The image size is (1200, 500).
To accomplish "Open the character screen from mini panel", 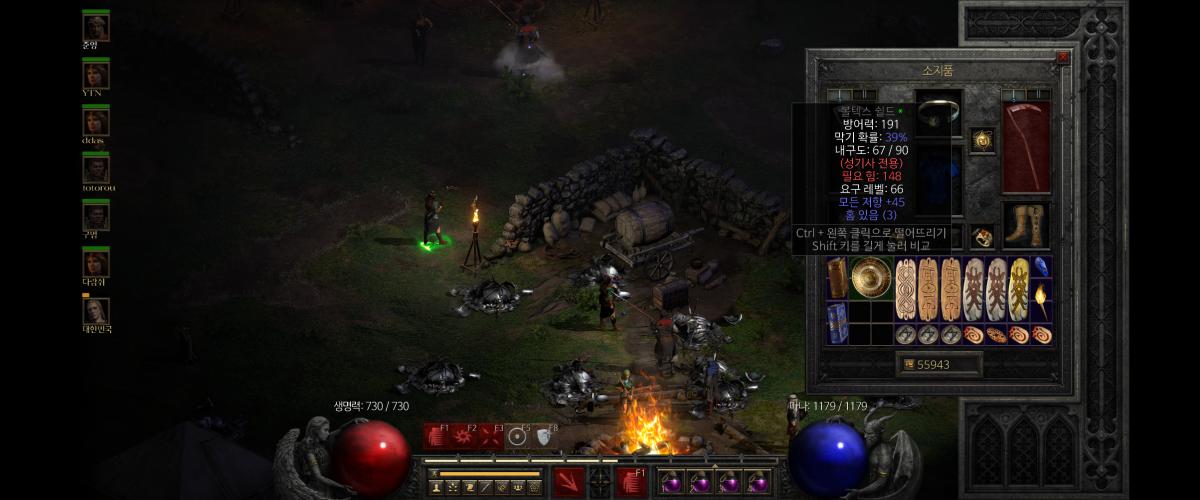I will click(437, 487).
